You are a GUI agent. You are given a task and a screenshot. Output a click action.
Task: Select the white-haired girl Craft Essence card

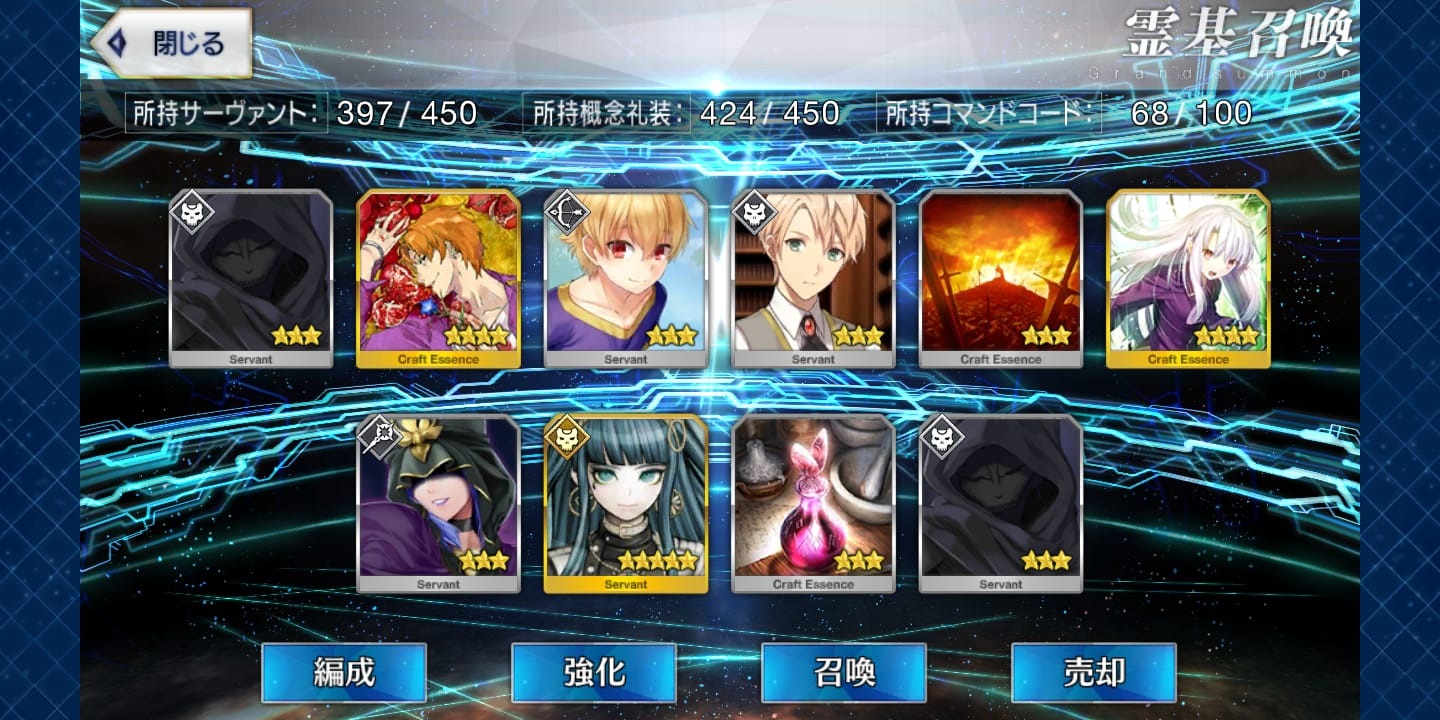(1188, 278)
